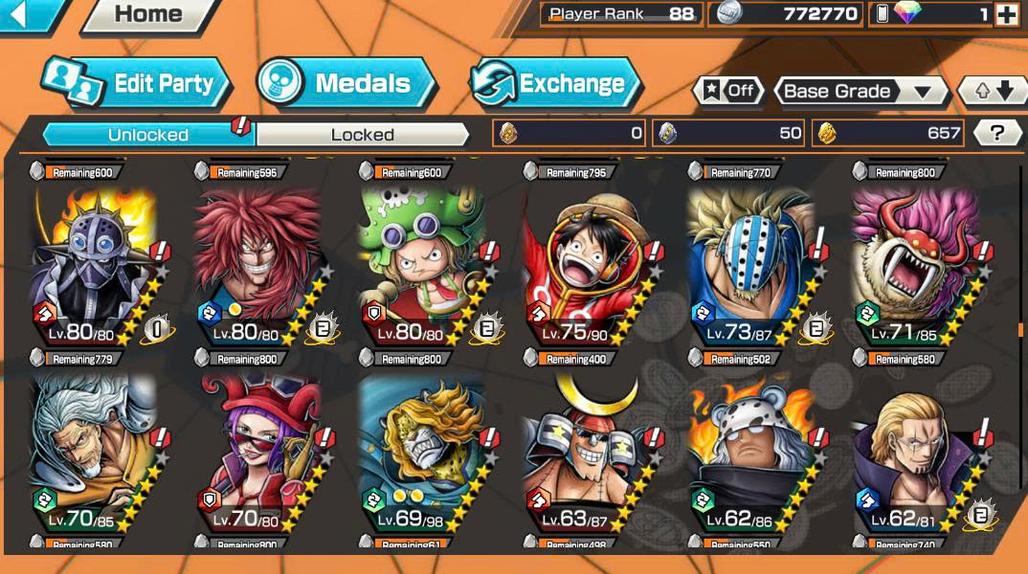Return to the Home screen
The image size is (1028, 574).
click(148, 15)
